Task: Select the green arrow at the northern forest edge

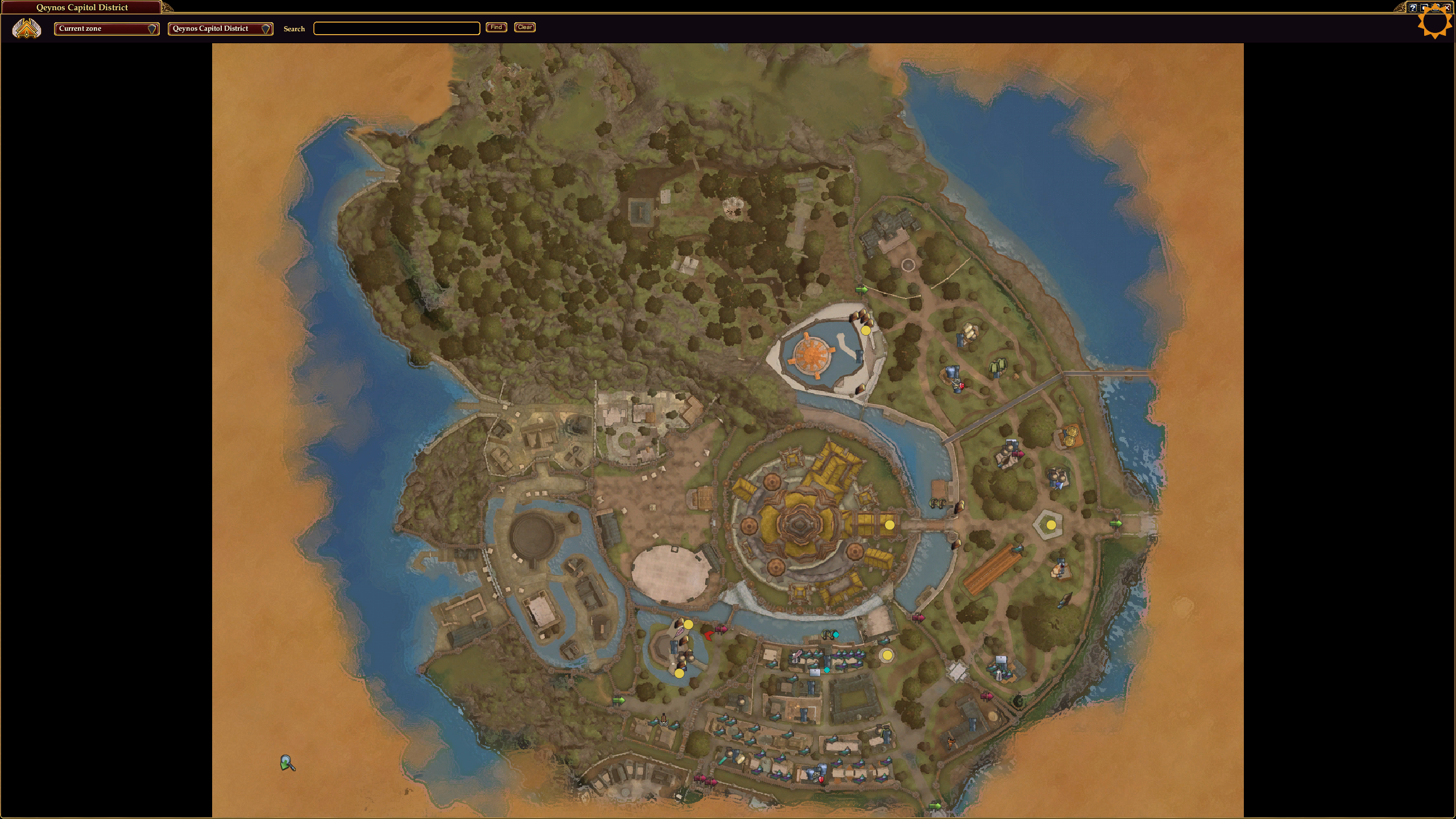Action: coord(862,289)
